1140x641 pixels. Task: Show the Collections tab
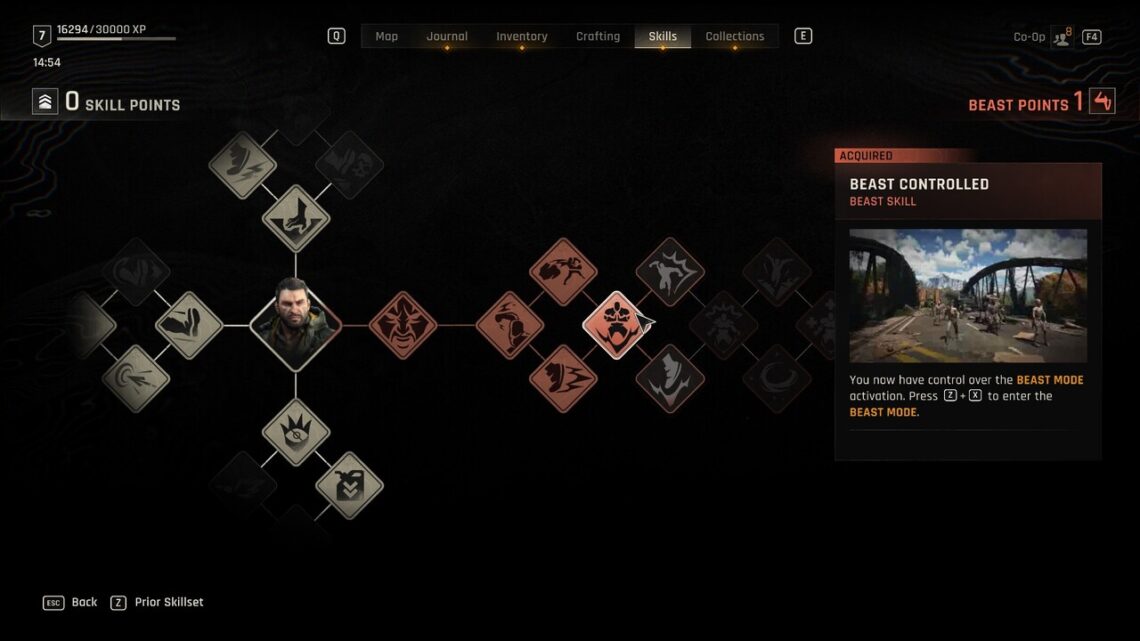click(x=734, y=36)
